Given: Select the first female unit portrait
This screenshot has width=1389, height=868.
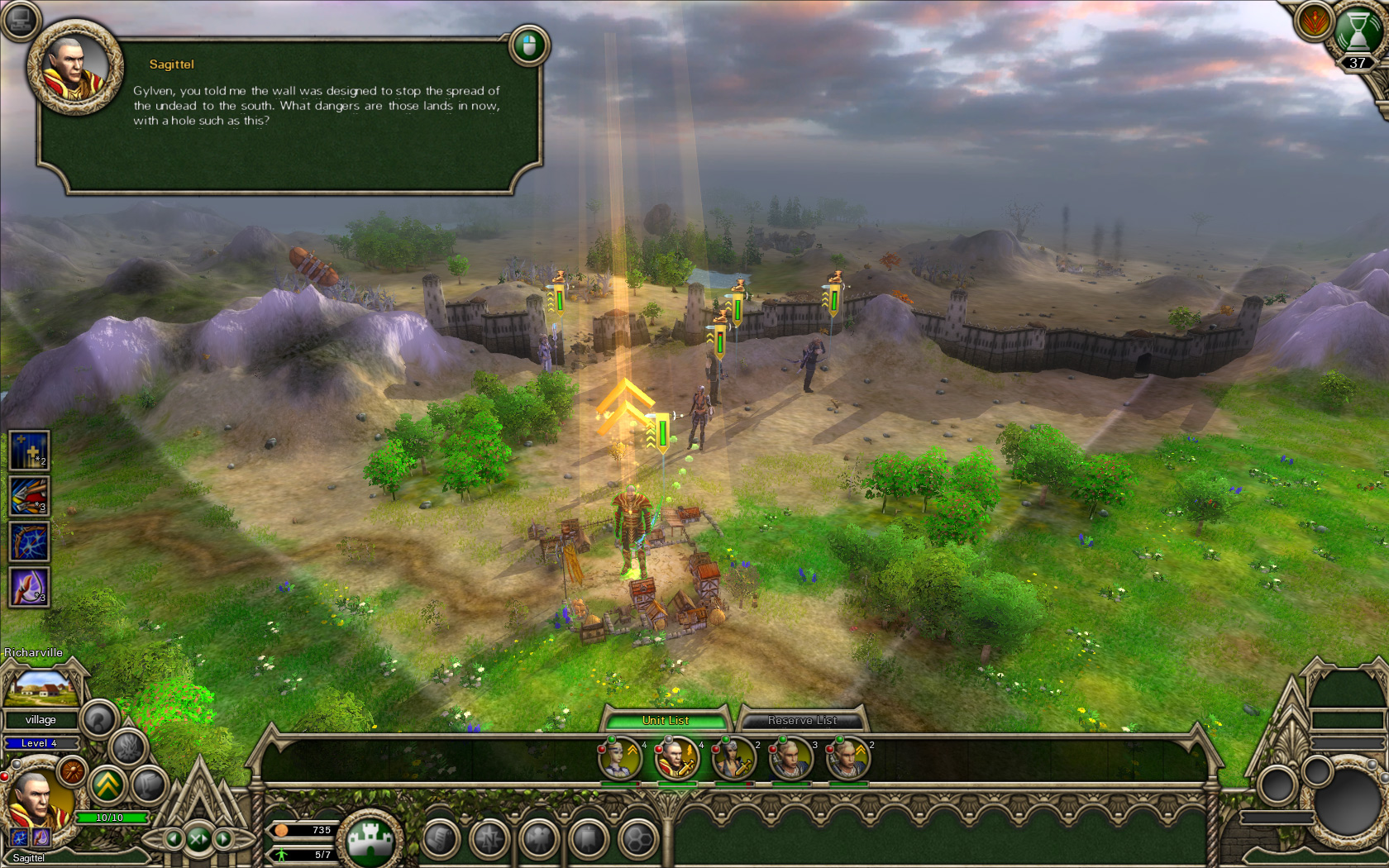Looking at the screenshot, I should click(x=620, y=759).
